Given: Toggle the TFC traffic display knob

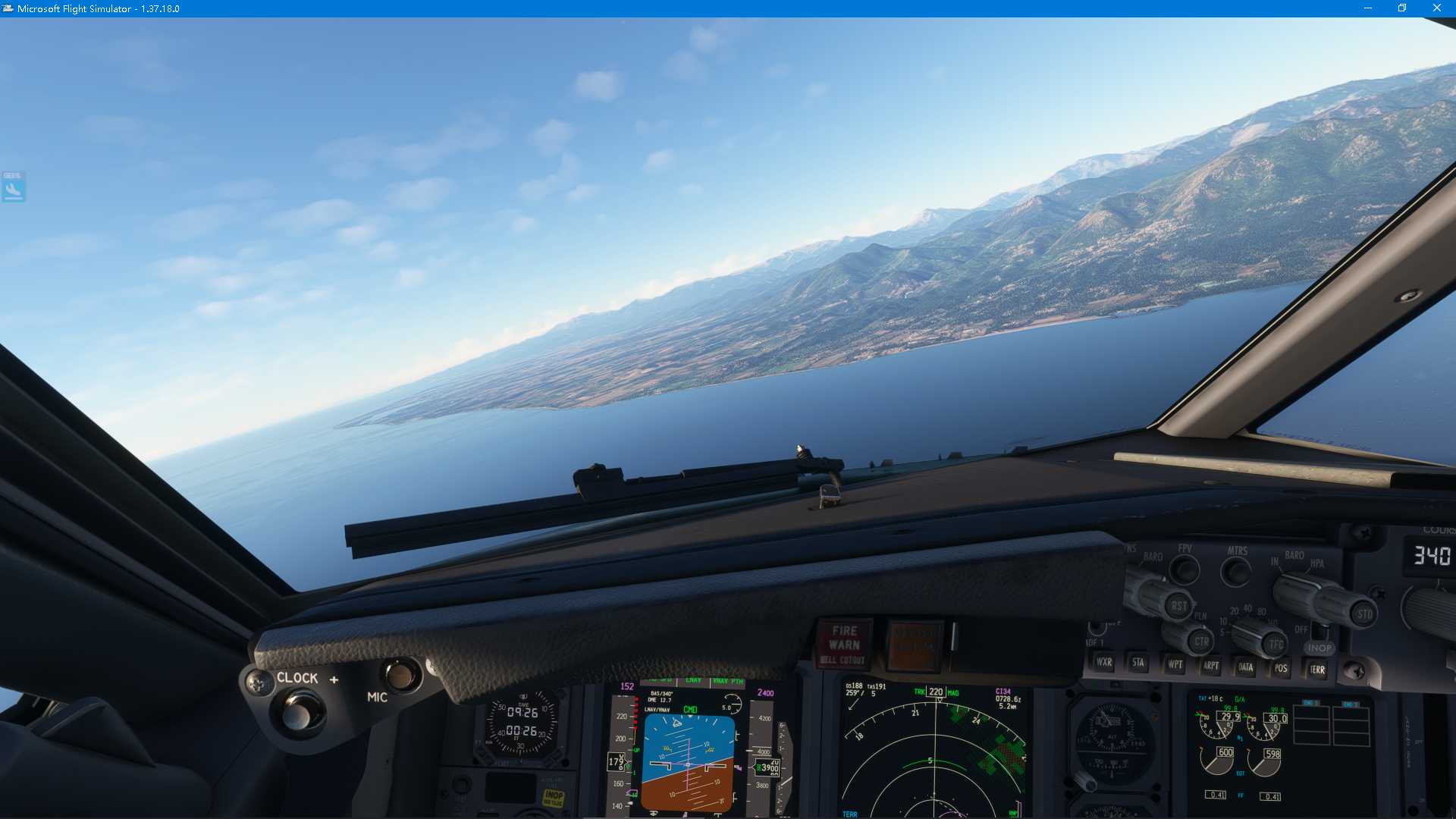Looking at the screenshot, I should [x=1273, y=643].
